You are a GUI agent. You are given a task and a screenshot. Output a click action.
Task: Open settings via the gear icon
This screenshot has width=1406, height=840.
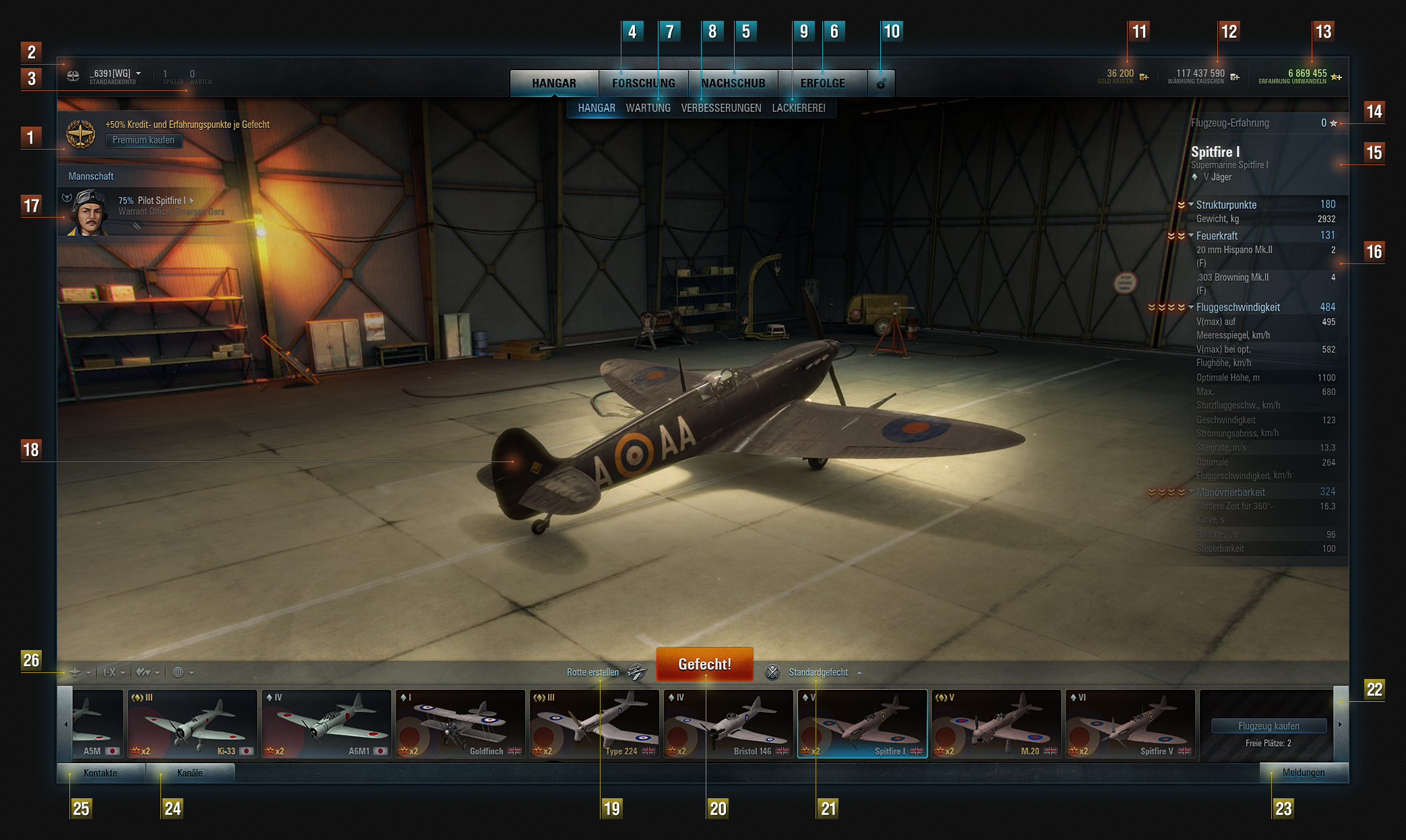click(881, 84)
